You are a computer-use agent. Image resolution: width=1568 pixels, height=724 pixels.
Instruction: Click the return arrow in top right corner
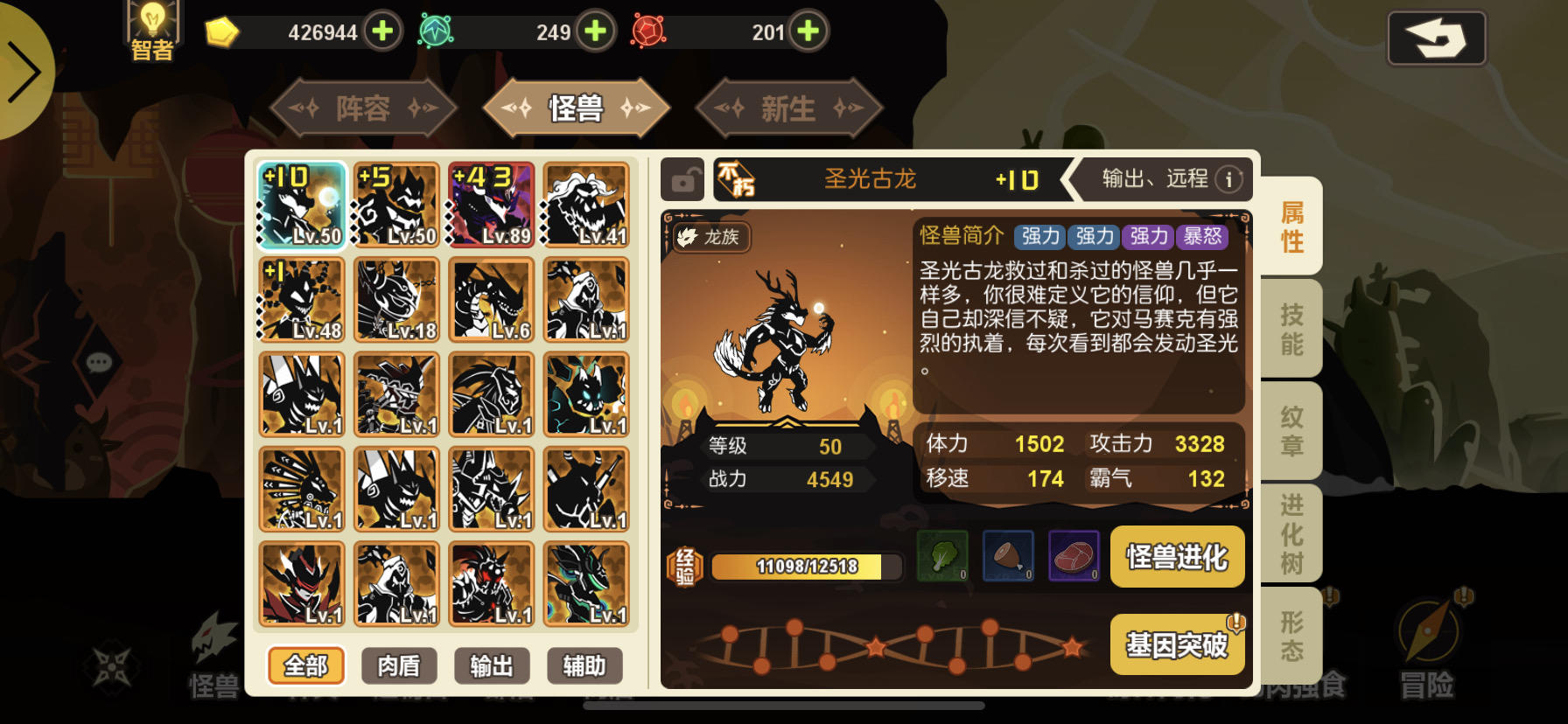tap(1437, 38)
